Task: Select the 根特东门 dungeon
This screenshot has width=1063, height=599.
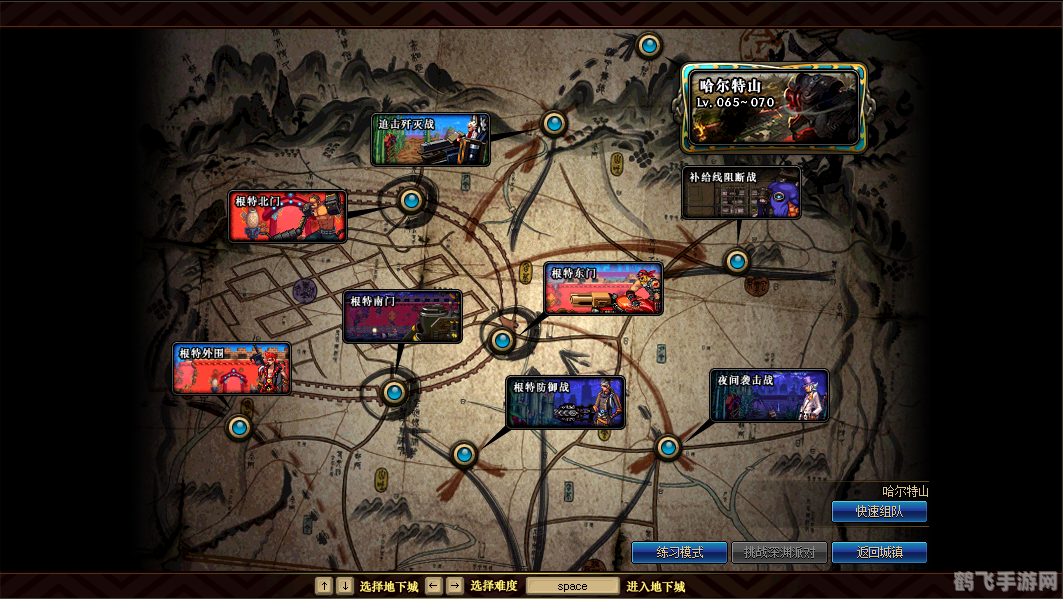Action: pyautogui.click(x=604, y=289)
